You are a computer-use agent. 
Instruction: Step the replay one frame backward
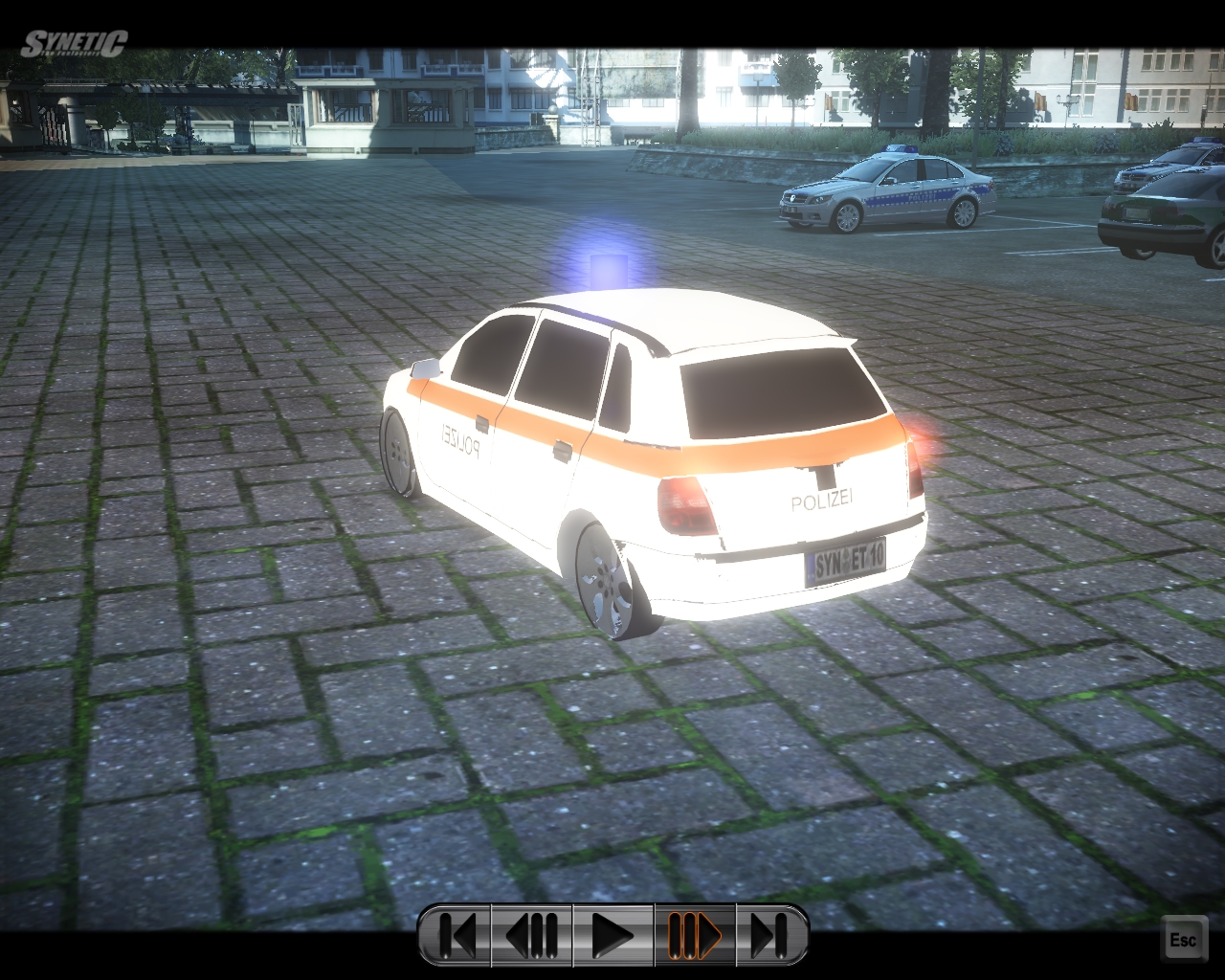(x=531, y=935)
